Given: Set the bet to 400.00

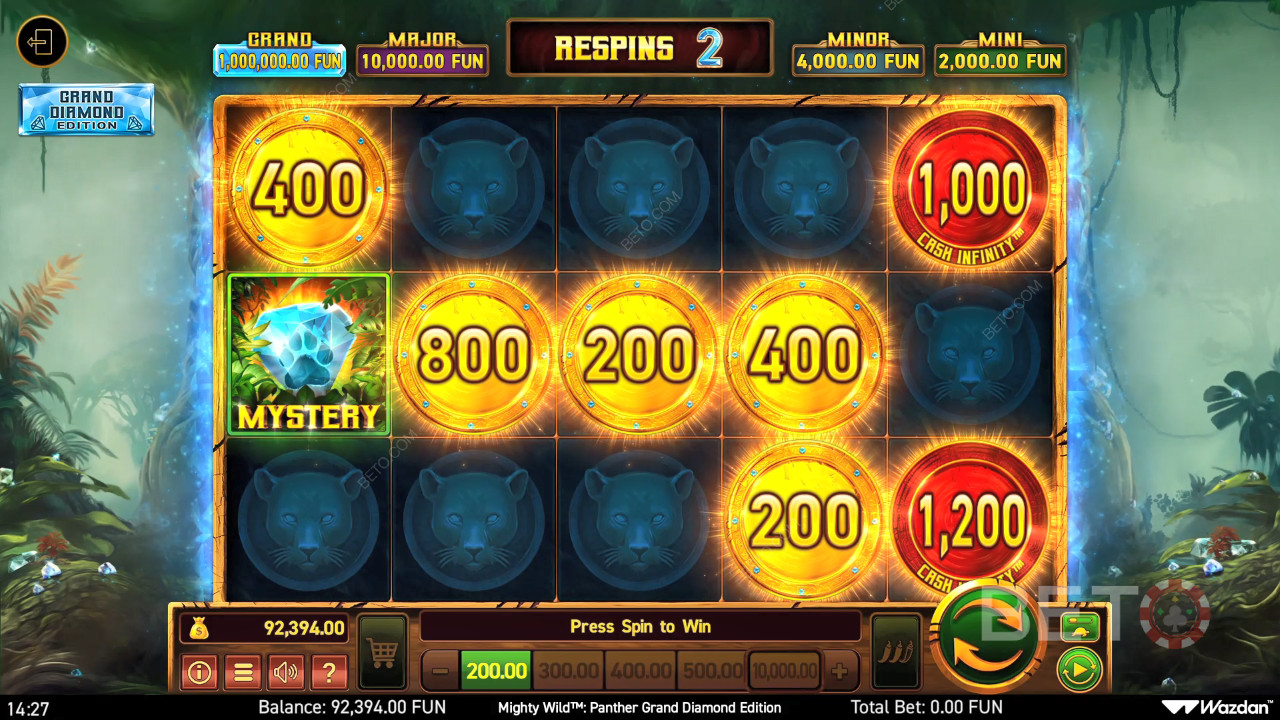Looking at the screenshot, I should click(x=640, y=670).
